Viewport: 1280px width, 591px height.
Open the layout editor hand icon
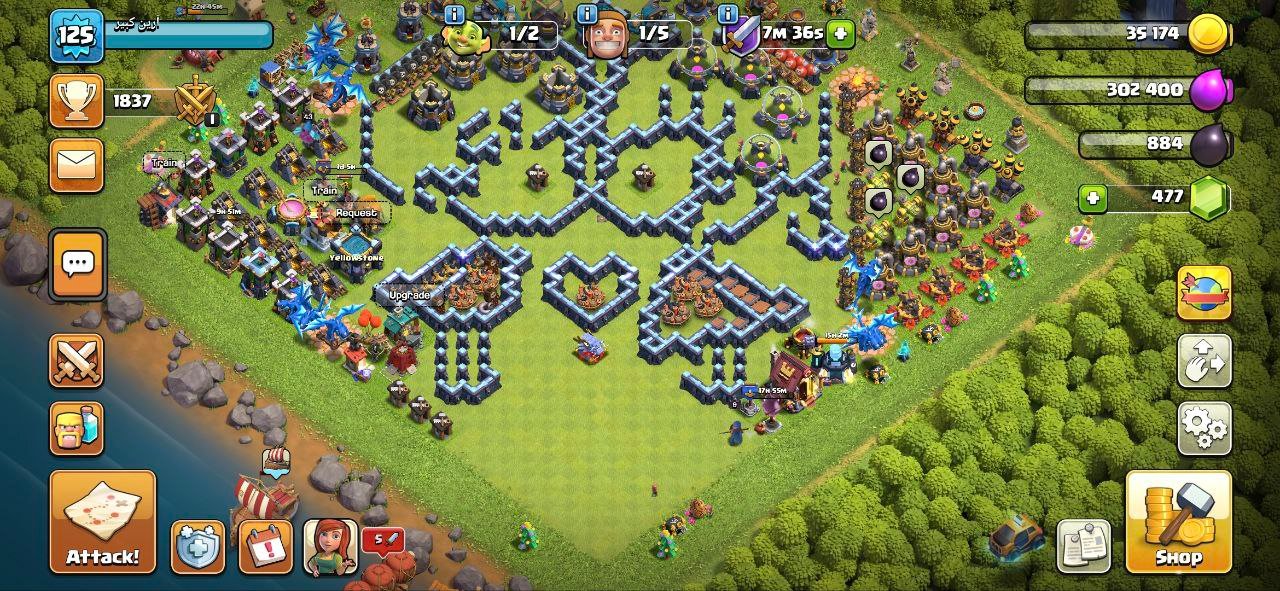(1204, 361)
